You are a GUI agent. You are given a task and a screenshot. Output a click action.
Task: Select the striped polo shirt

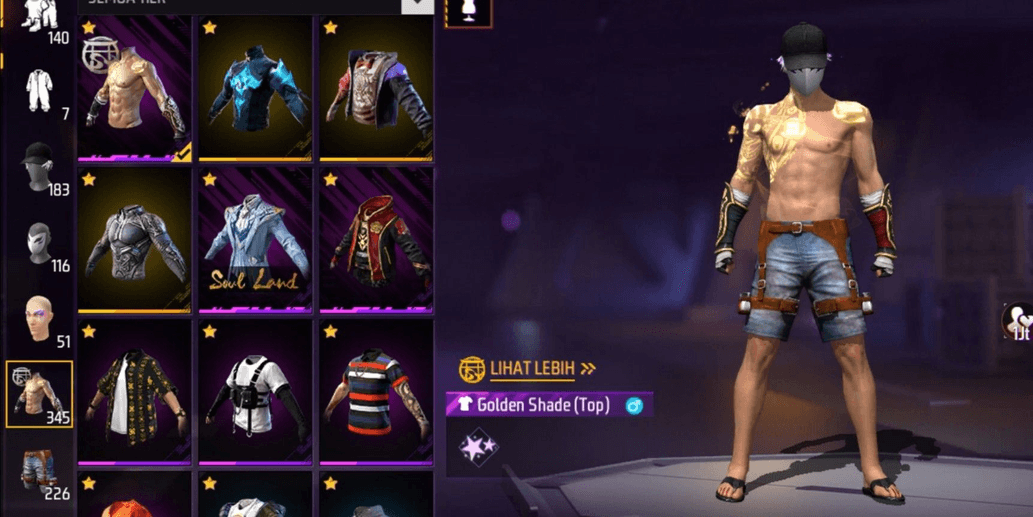click(x=376, y=394)
